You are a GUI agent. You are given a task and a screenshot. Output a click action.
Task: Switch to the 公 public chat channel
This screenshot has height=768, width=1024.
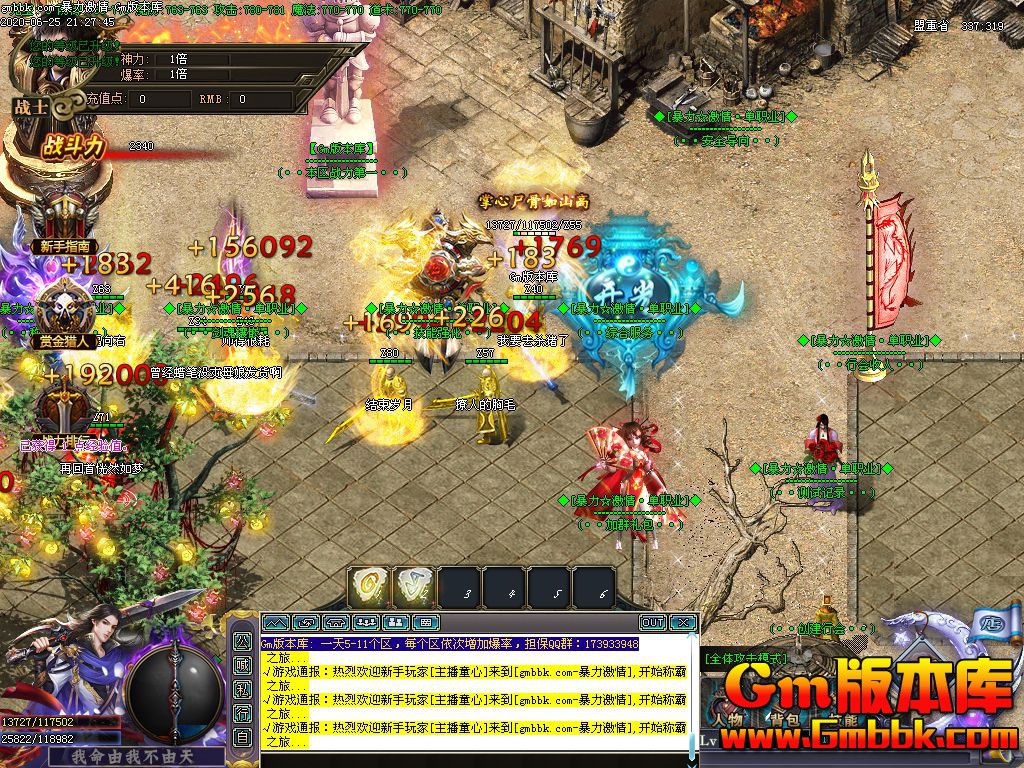click(x=242, y=640)
